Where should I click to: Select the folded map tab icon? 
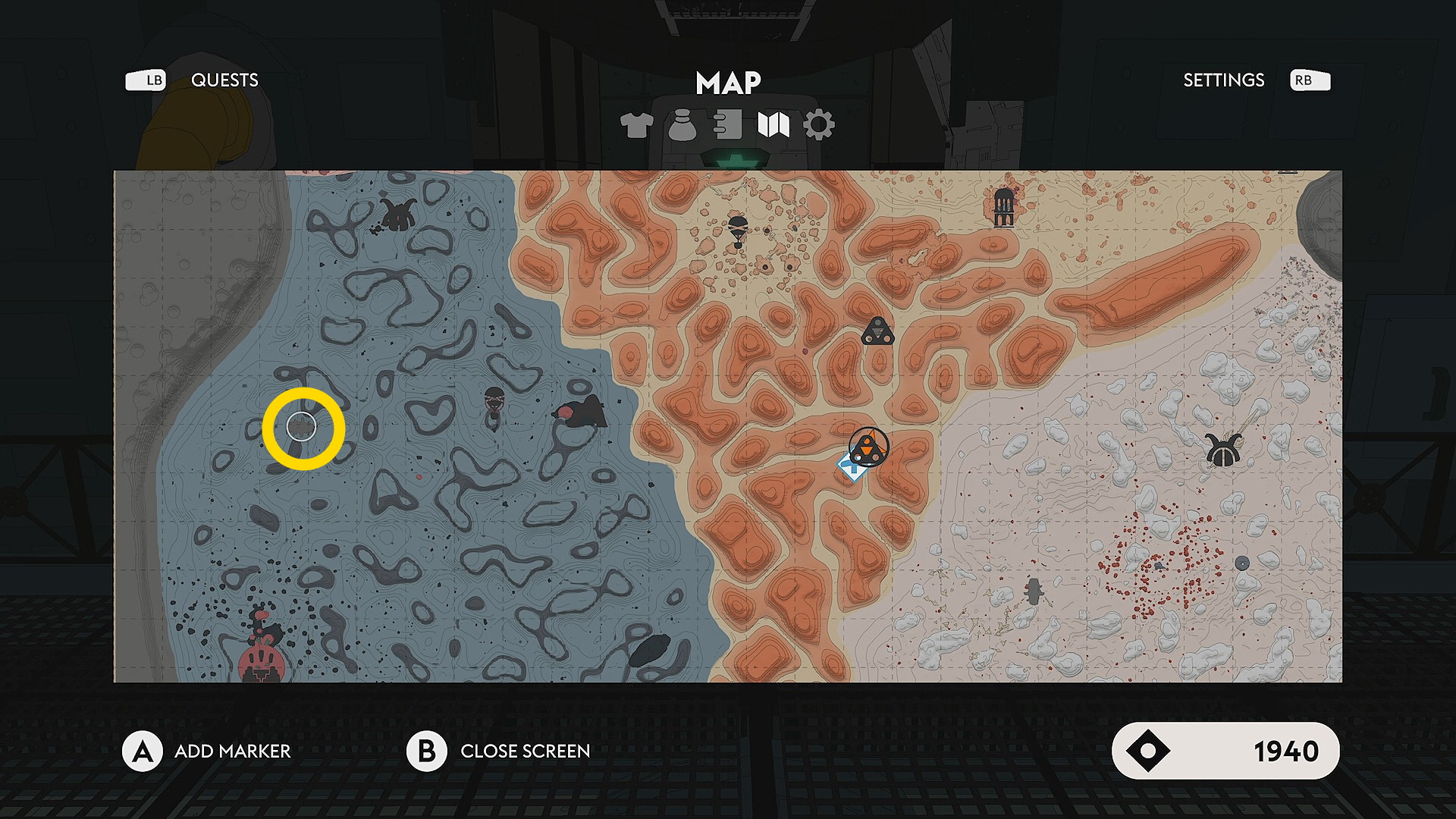click(773, 125)
